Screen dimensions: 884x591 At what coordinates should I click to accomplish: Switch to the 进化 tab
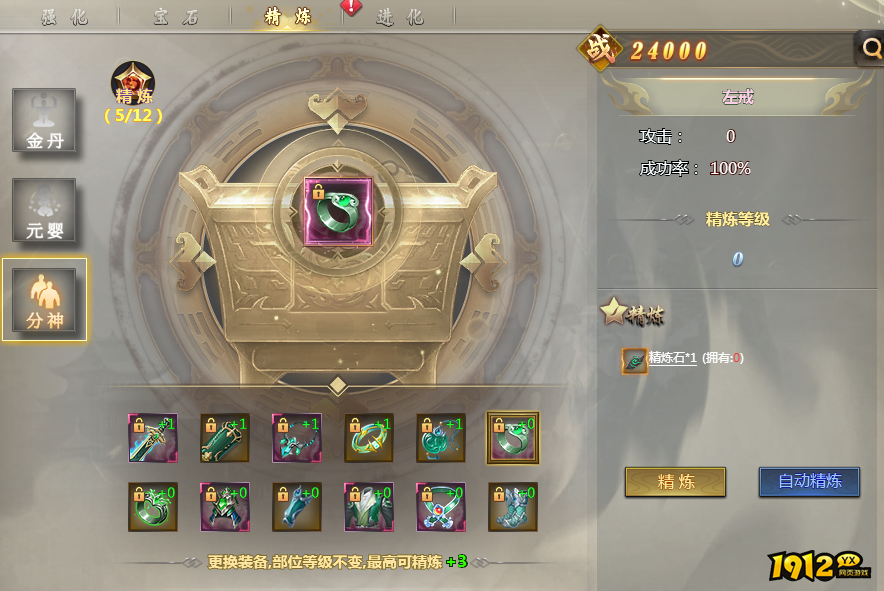point(400,17)
